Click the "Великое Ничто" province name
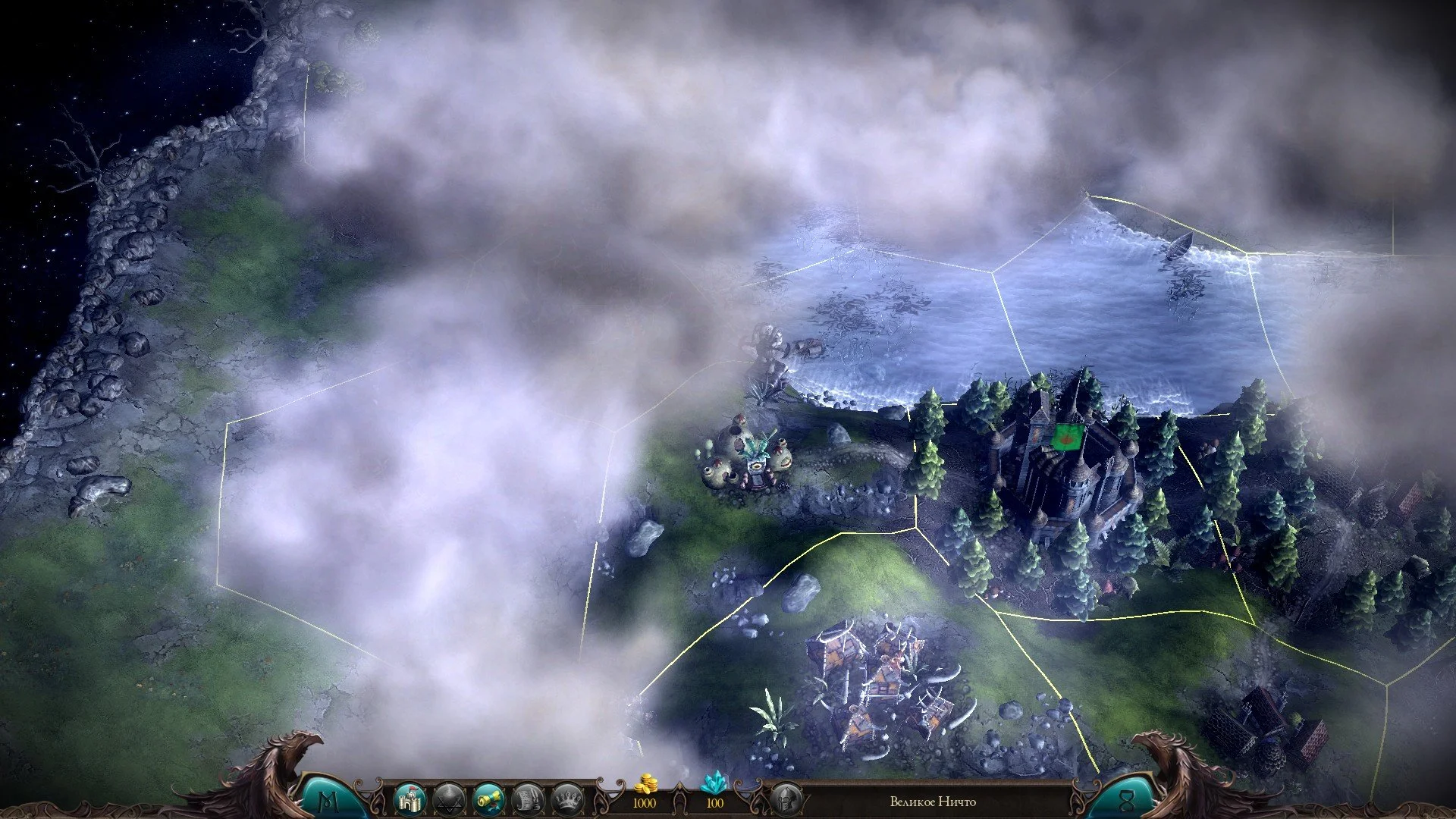Viewport: 1456px width, 819px height. tap(933, 802)
